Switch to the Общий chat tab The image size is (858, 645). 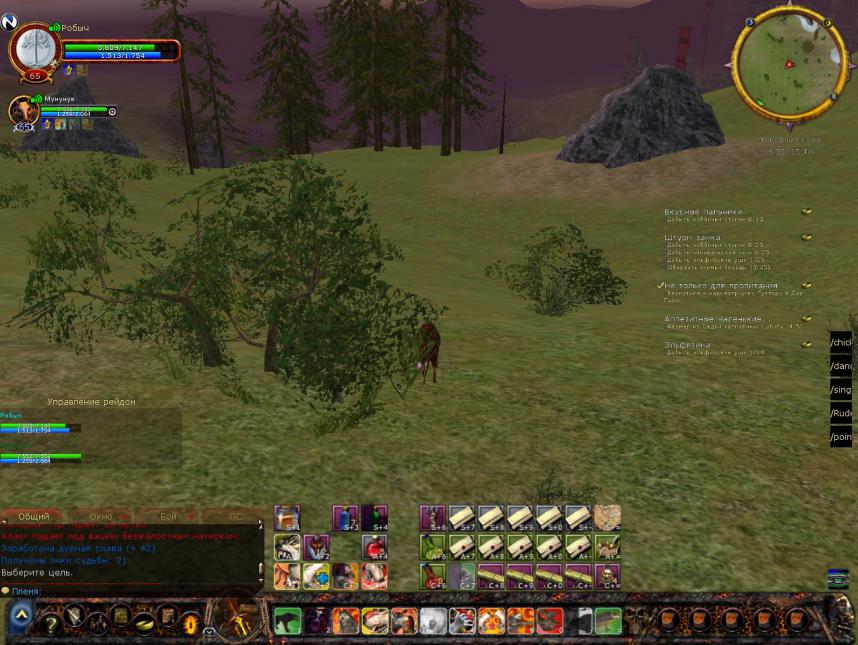34,516
